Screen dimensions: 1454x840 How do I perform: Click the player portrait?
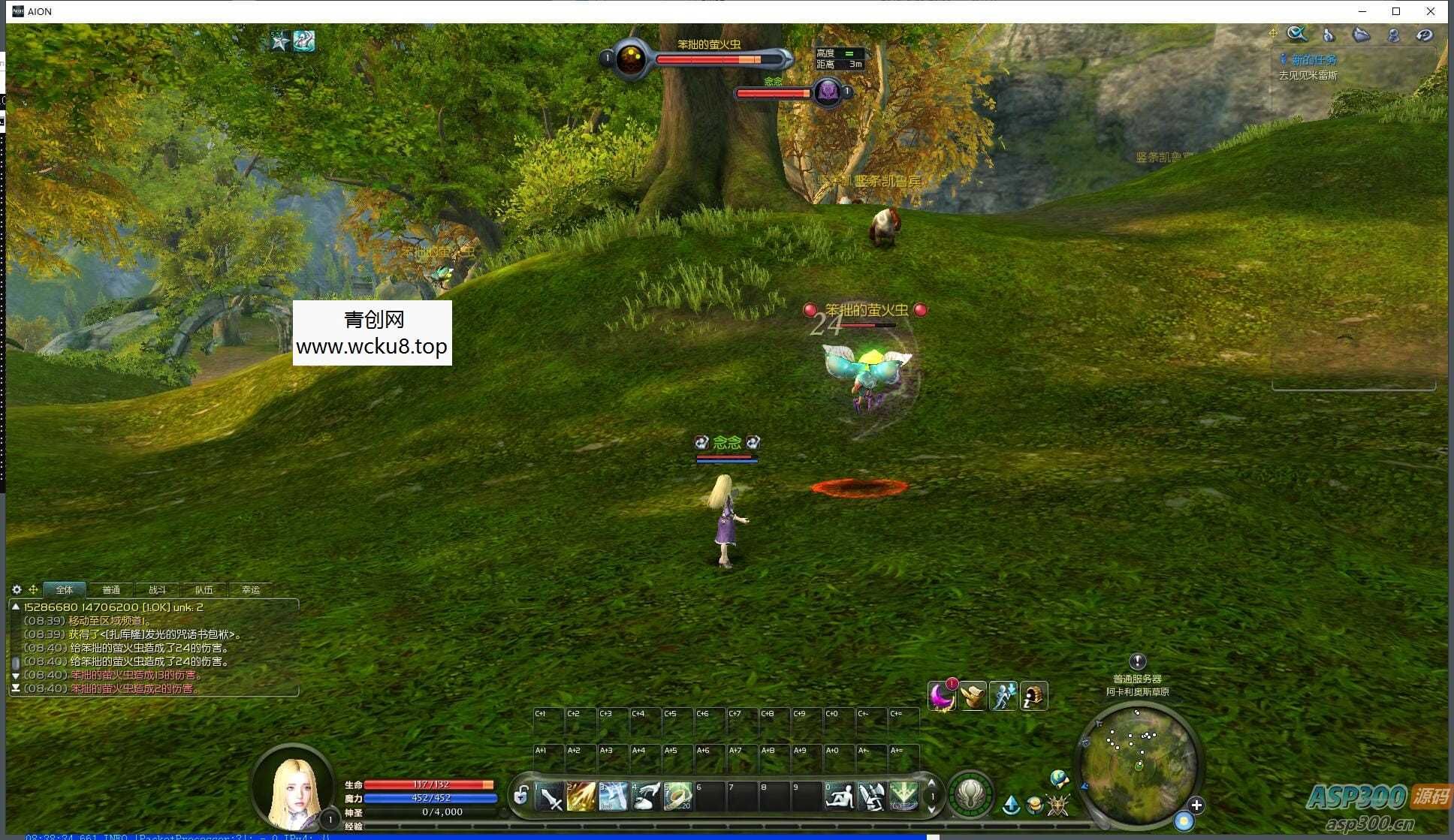[294, 788]
